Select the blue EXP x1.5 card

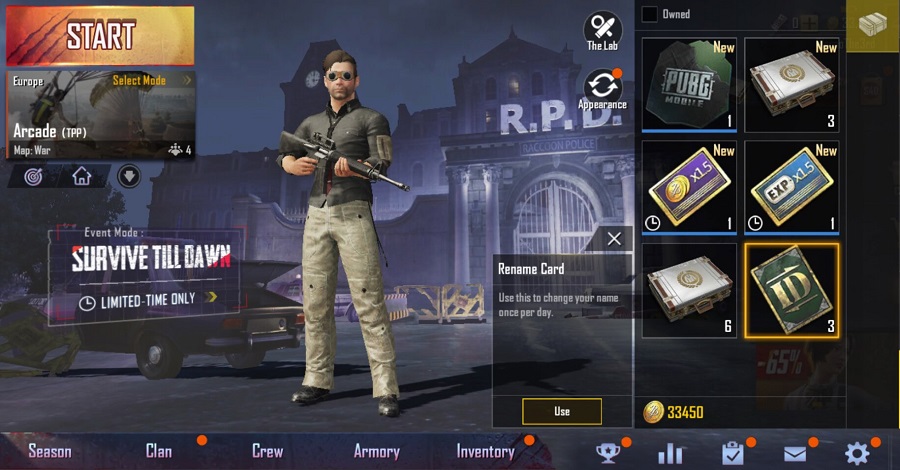click(791, 187)
